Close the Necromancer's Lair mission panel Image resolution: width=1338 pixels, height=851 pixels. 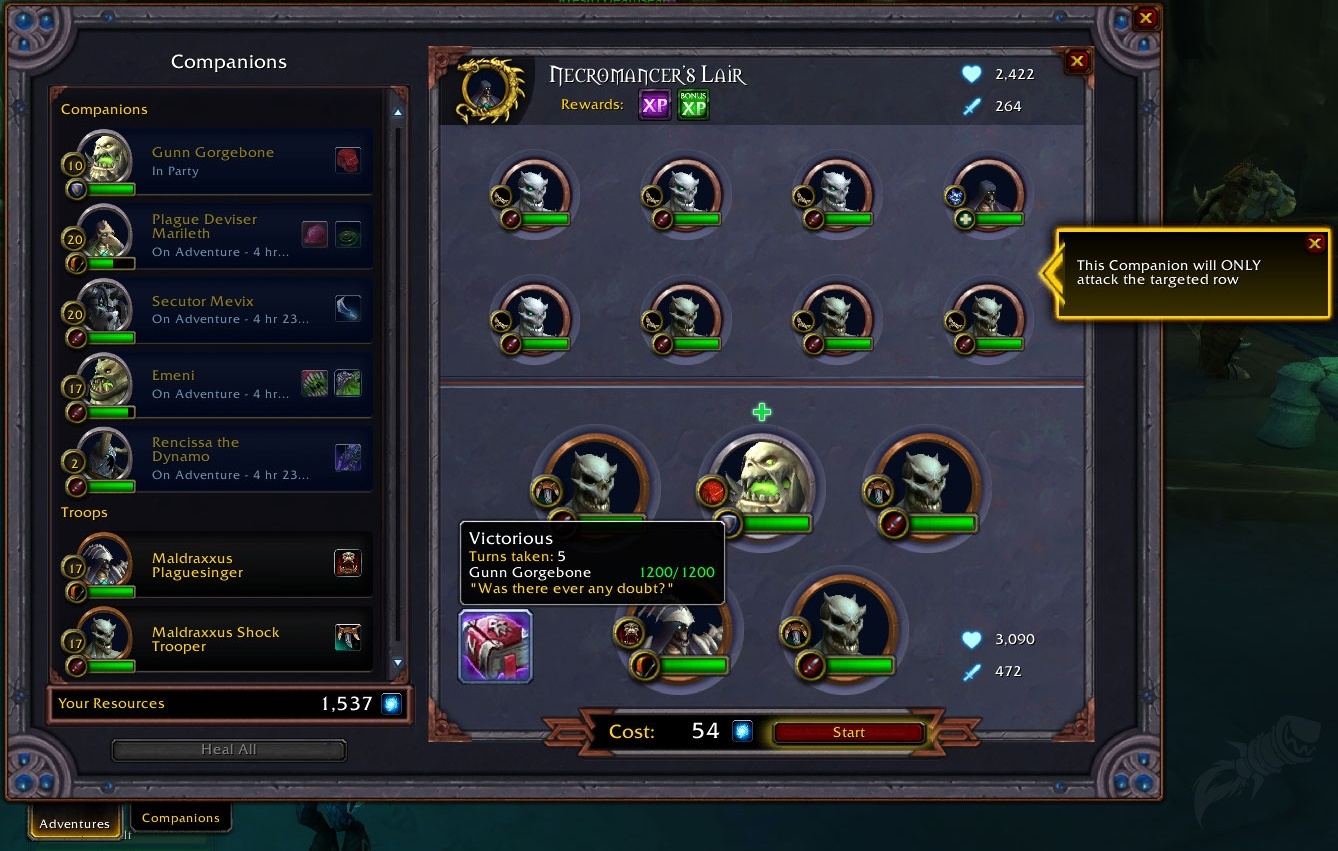click(x=1077, y=61)
